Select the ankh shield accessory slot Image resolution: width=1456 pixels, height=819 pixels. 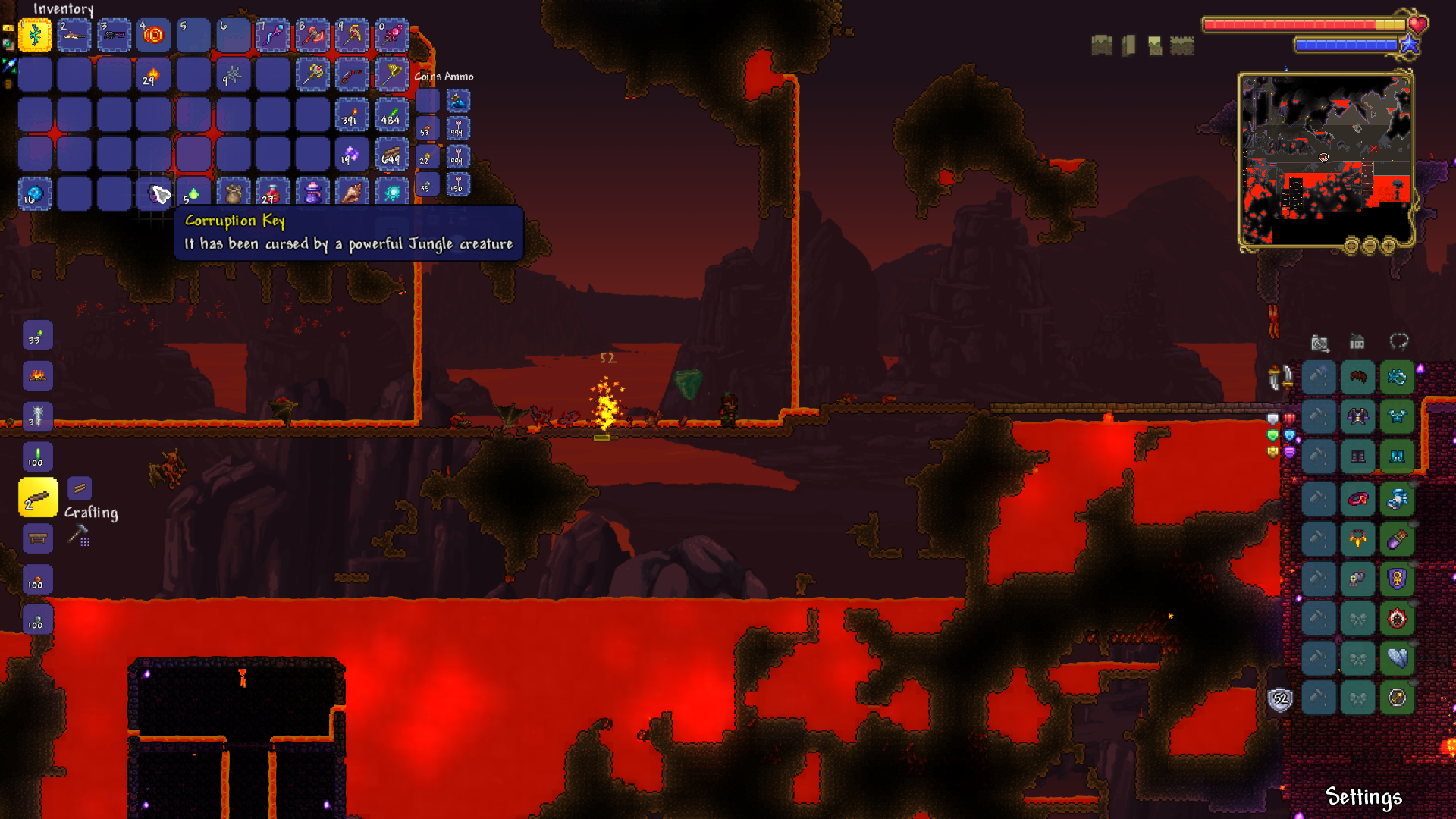point(1397,579)
